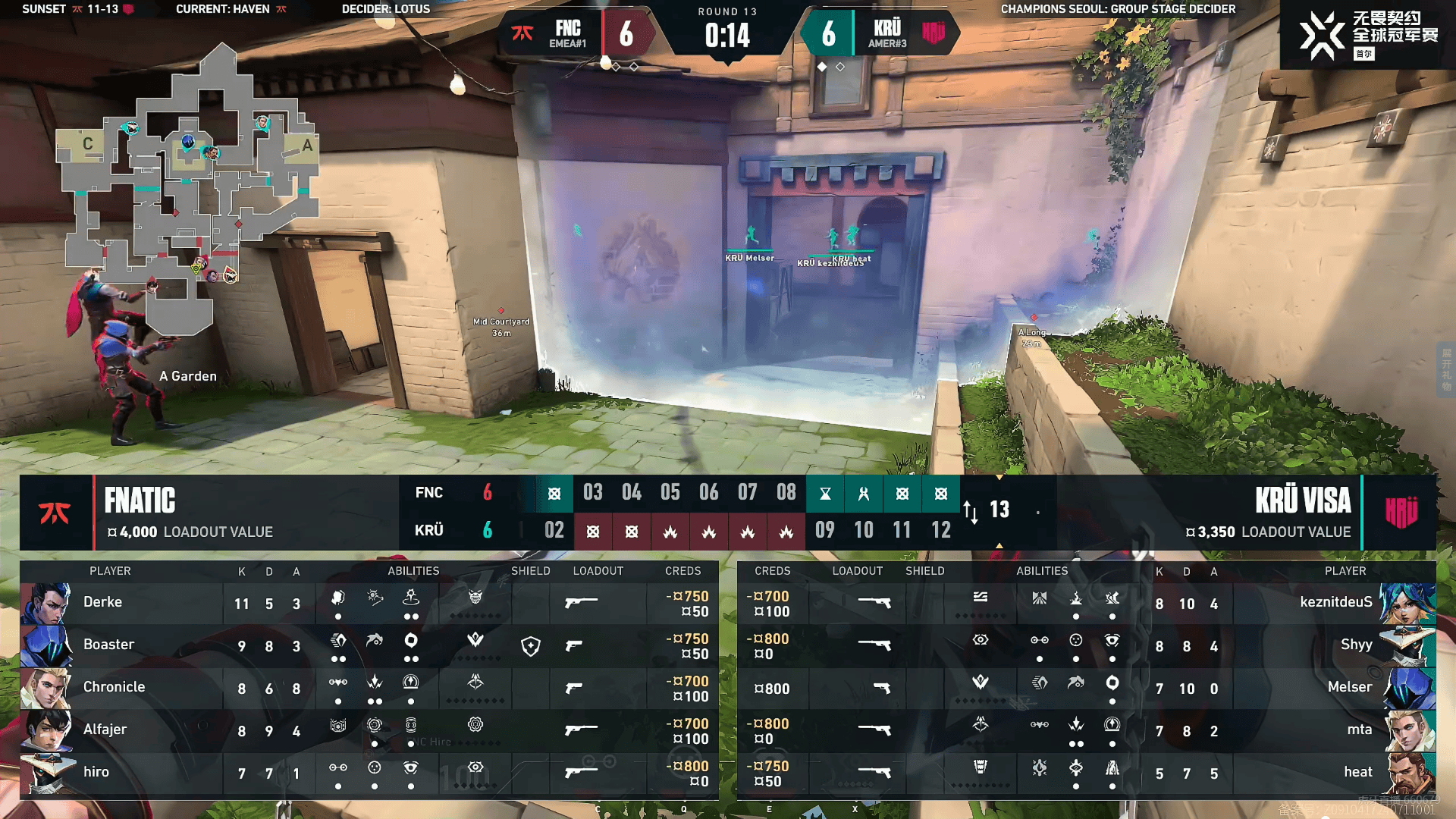Viewport: 1456px width, 819px height.
Task: Select heat's scoreboard row
Action: click(1357, 773)
